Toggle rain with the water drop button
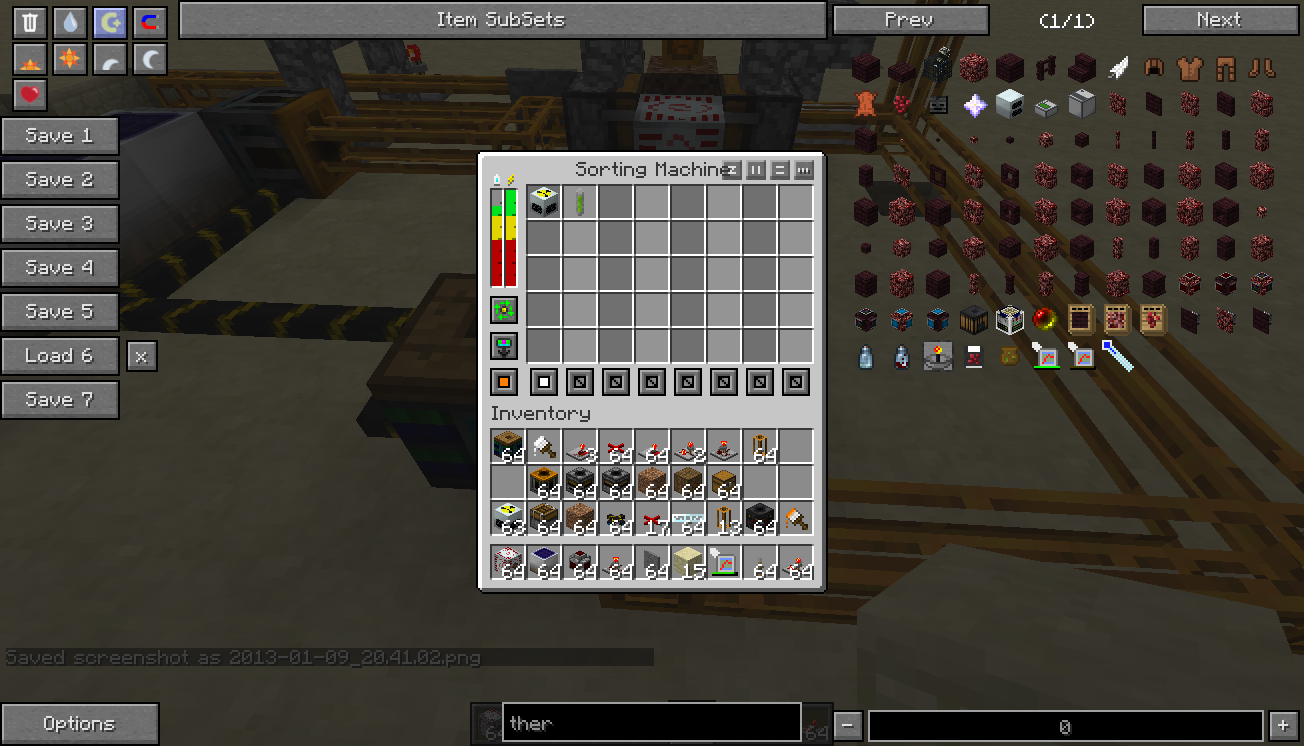The width and height of the screenshot is (1304, 746). [x=70, y=23]
